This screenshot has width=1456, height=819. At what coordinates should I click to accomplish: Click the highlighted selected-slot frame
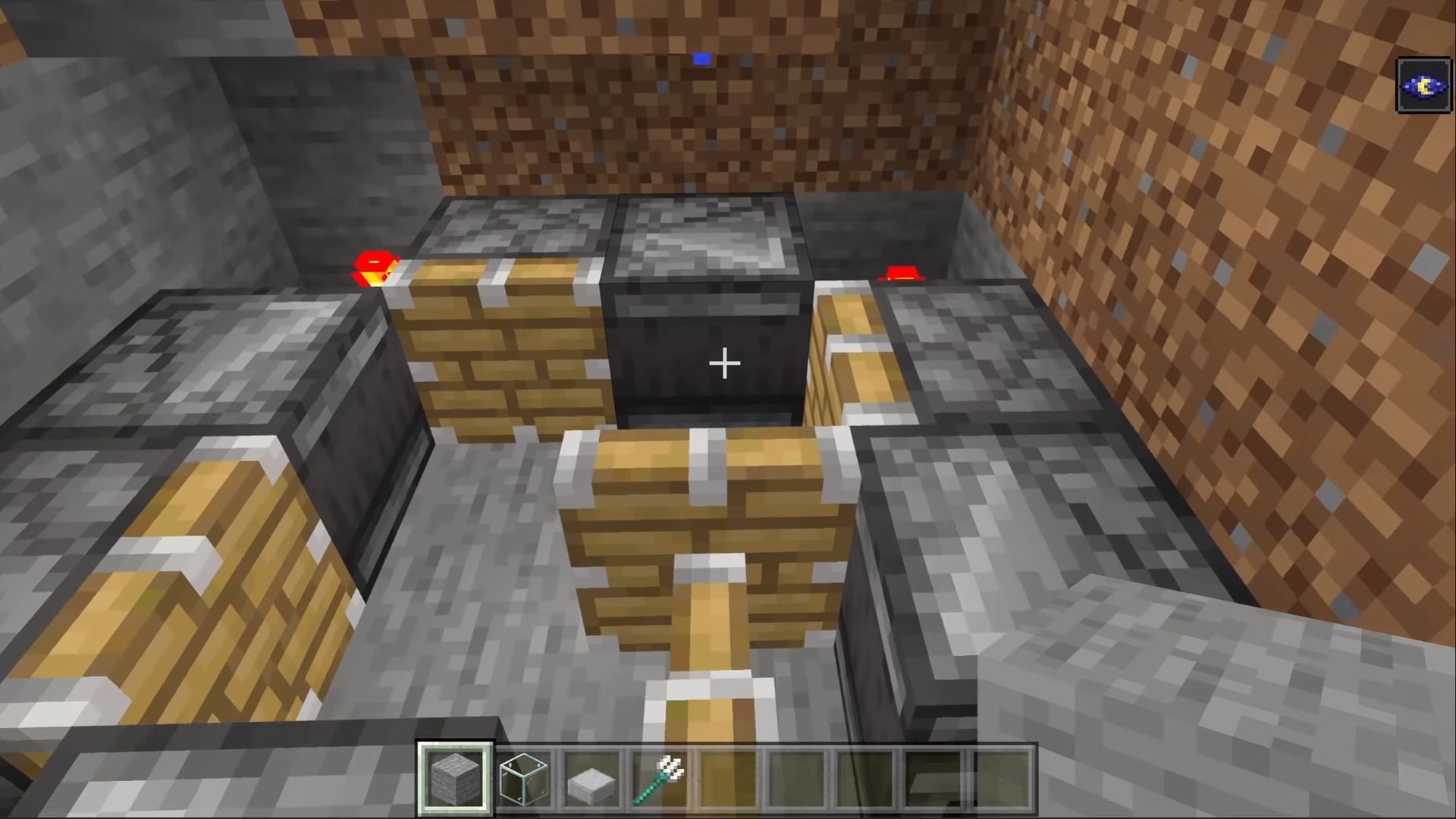pyautogui.click(x=455, y=775)
